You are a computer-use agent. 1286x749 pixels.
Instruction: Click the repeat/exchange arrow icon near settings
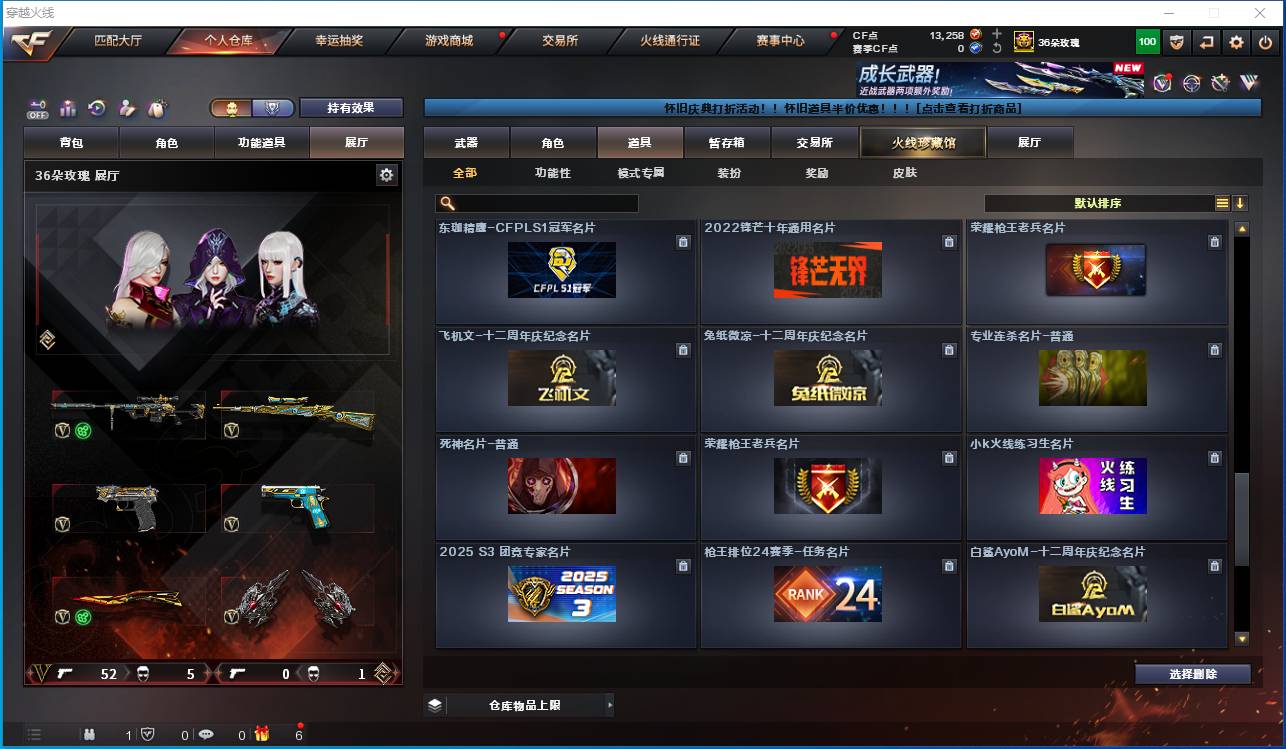pos(1207,42)
